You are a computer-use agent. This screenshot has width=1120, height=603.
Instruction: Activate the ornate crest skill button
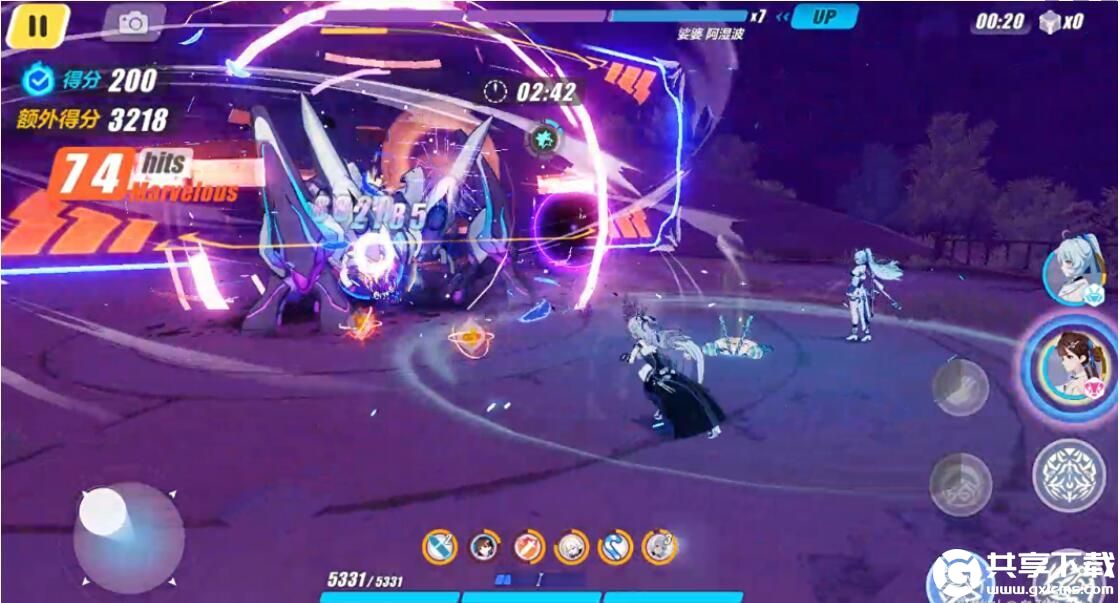pos(1068,474)
